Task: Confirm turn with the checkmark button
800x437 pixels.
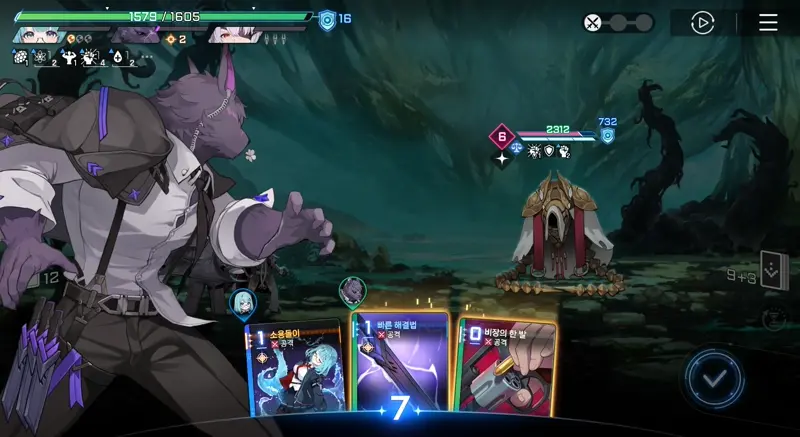Action: point(714,379)
